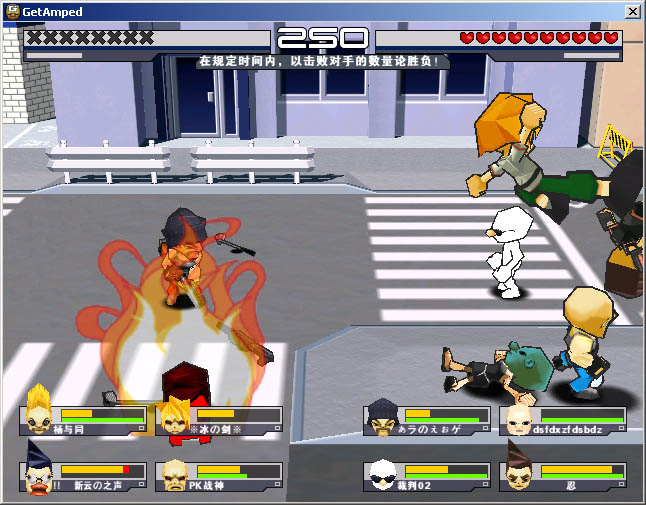This screenshot has height=505, width=646.
Task: Click the dsfdxzfdsbdz player panel
Action: [562, 421]
